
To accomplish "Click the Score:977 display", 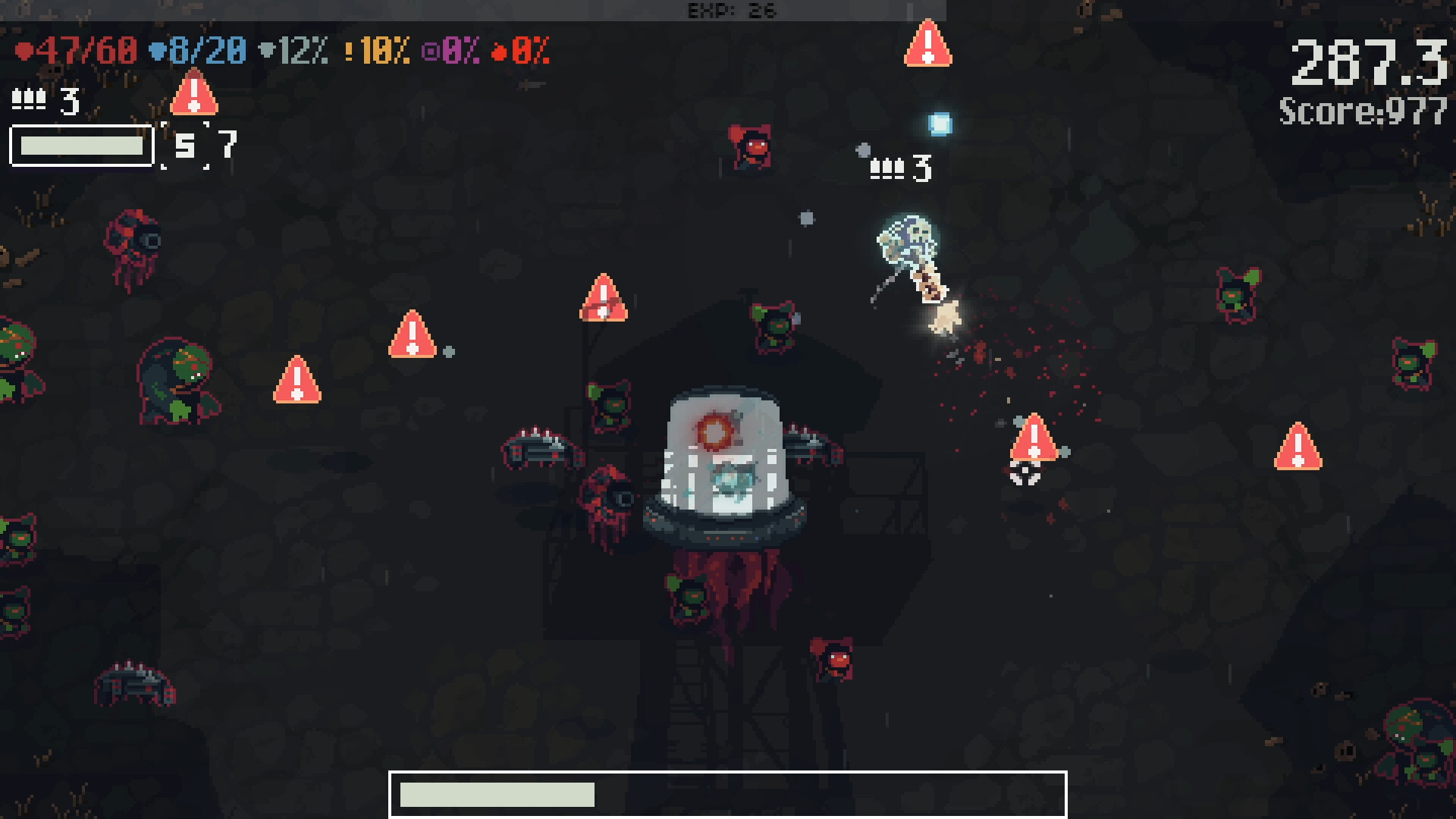I will click(1361, 112).
